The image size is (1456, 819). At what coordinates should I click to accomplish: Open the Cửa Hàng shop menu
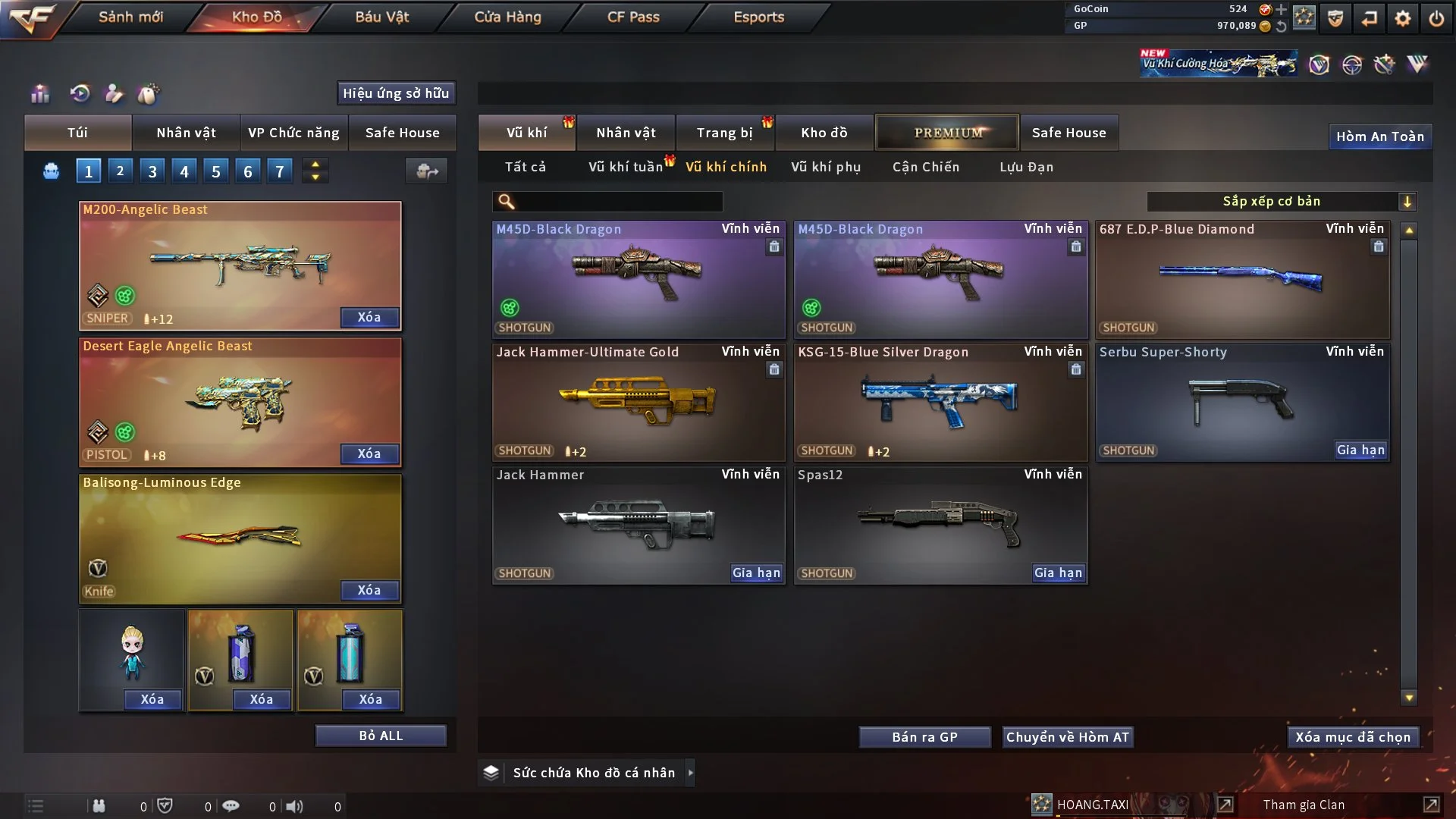(x=507, y=17)
